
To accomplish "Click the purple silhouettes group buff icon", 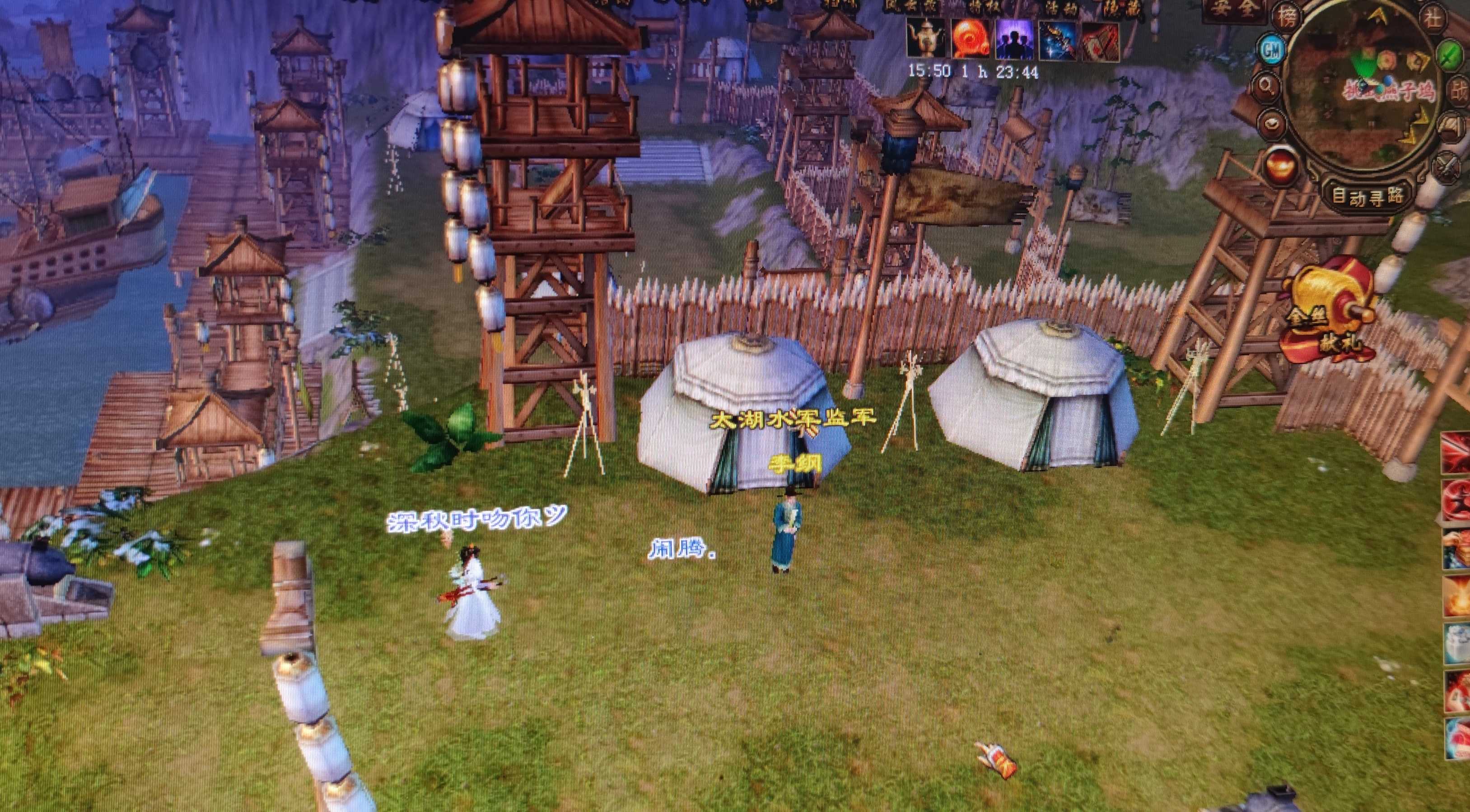I will [x=1014, y=39].
